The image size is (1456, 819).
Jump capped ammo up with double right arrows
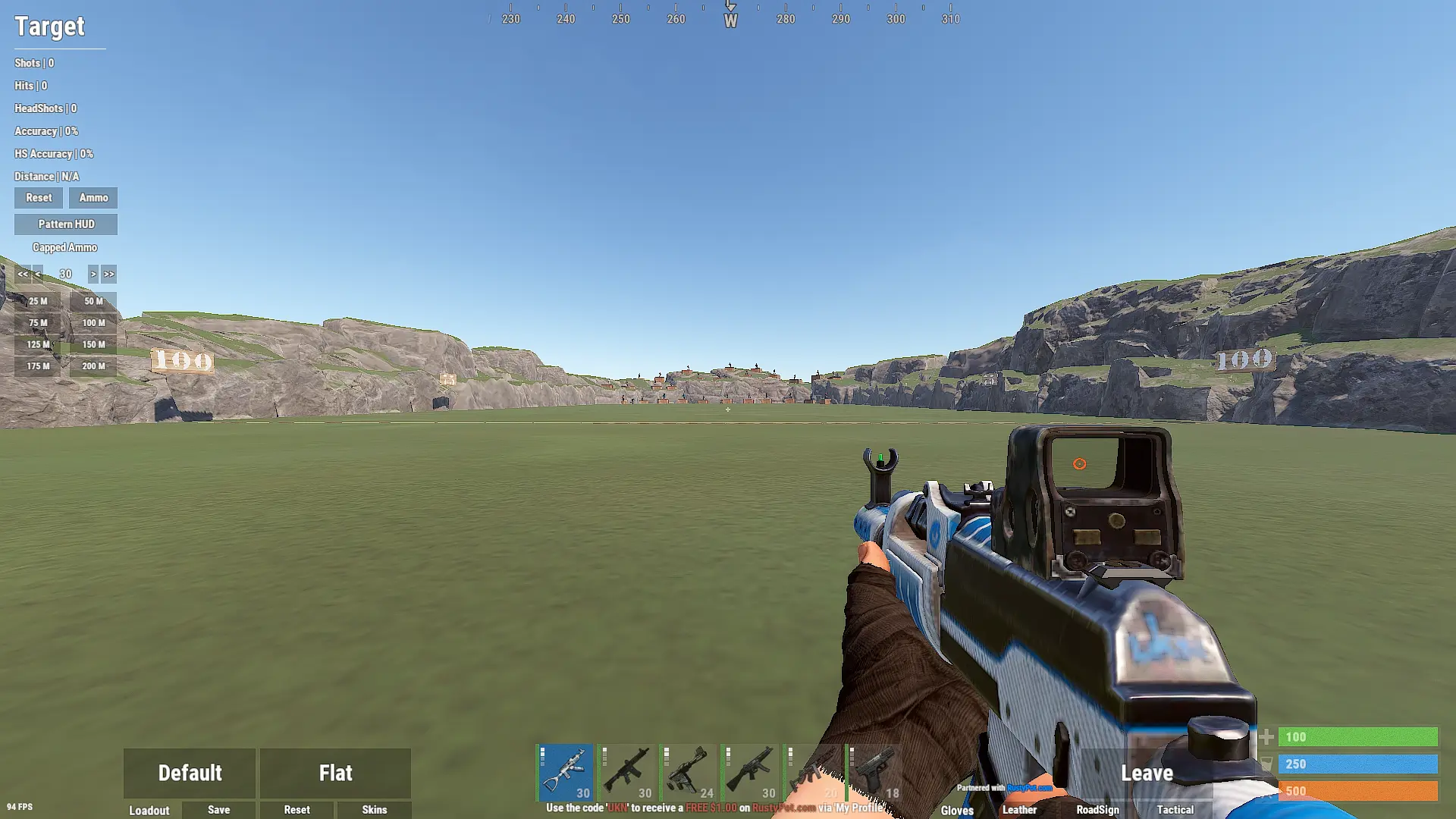[109, 274]
